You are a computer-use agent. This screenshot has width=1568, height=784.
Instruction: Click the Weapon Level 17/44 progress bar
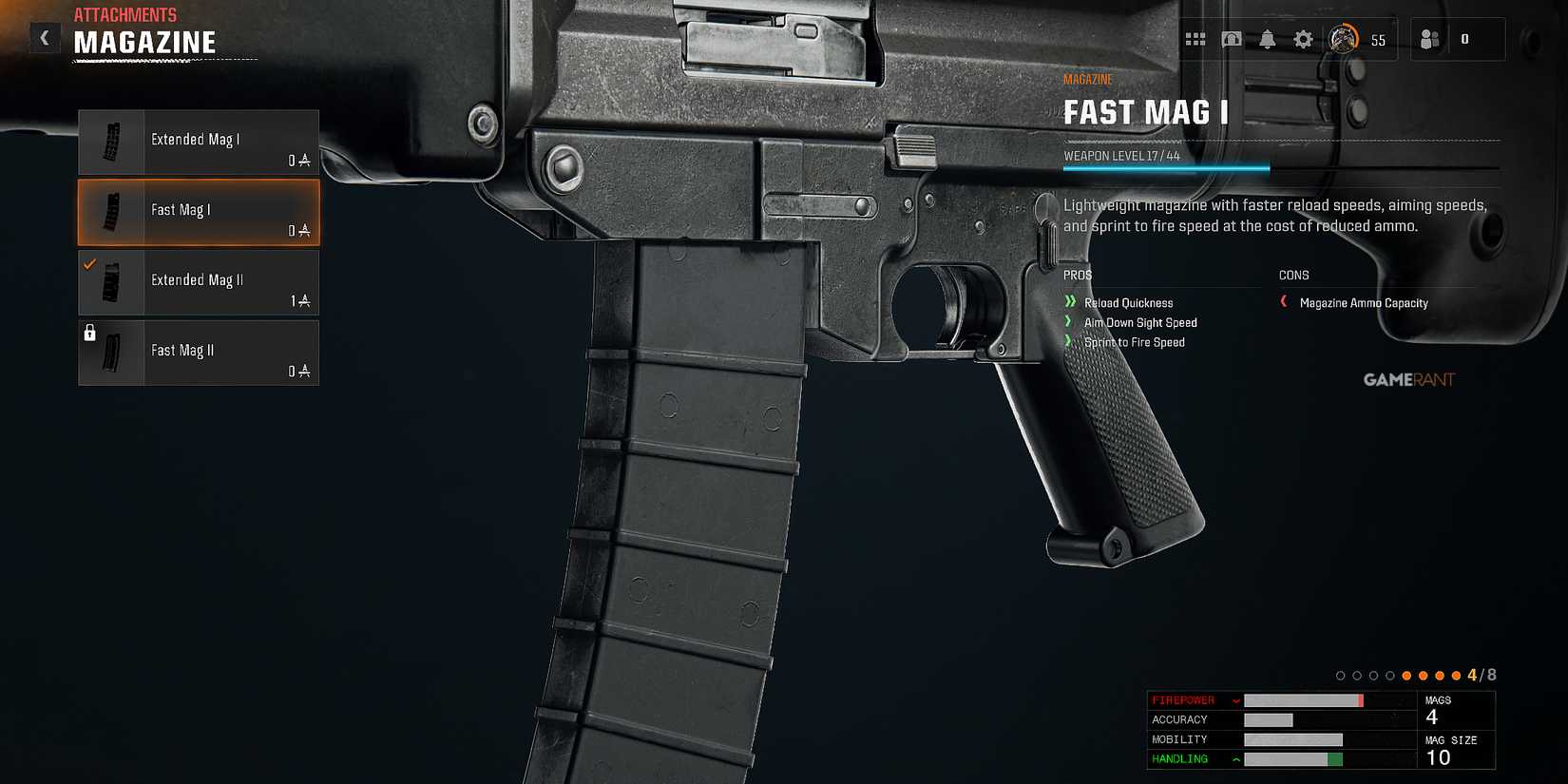(1164, 167)
